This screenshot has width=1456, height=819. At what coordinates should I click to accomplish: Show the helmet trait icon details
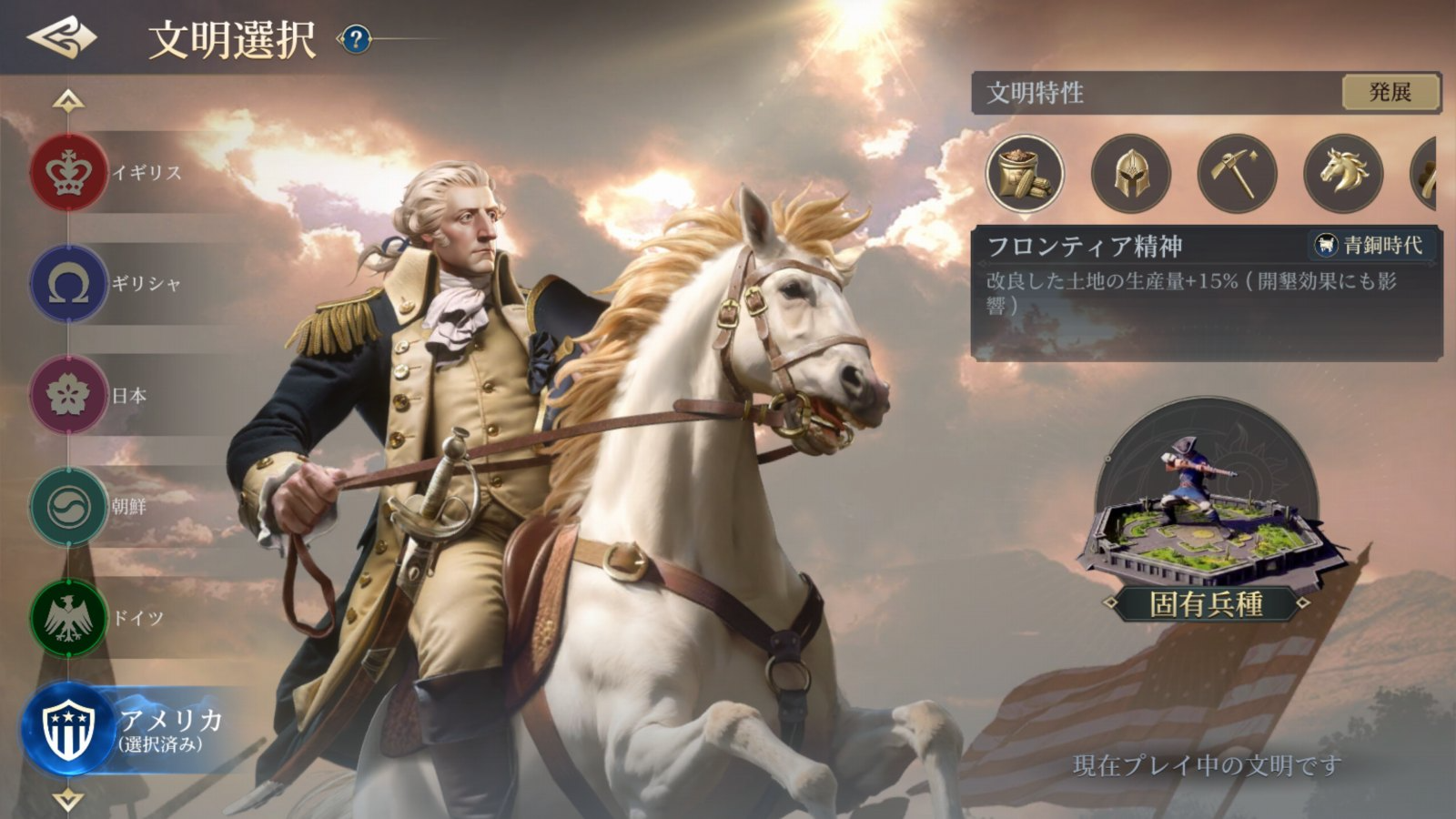[x=1130, y=173]
